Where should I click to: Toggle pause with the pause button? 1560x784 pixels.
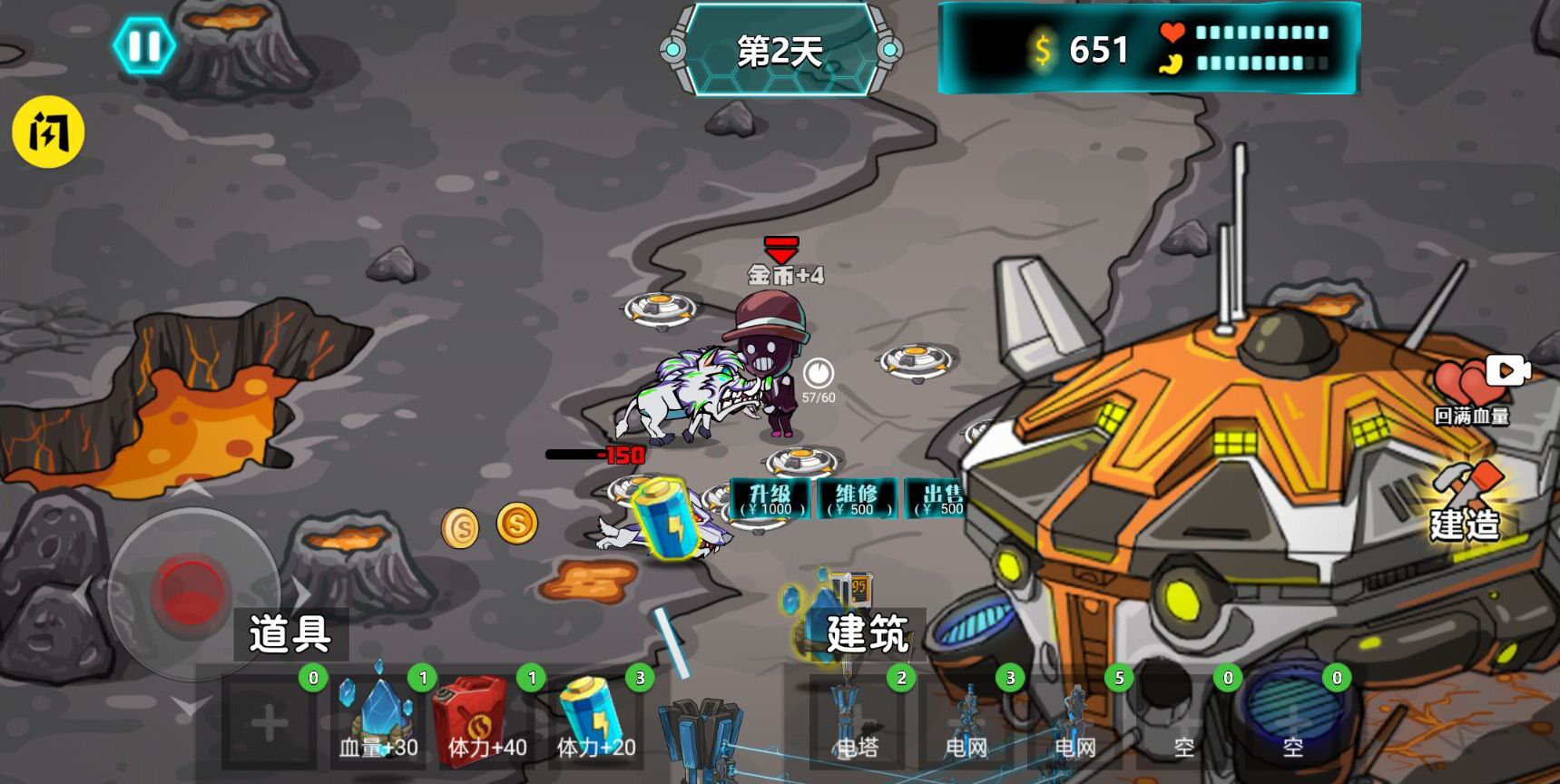pos(145,45)
